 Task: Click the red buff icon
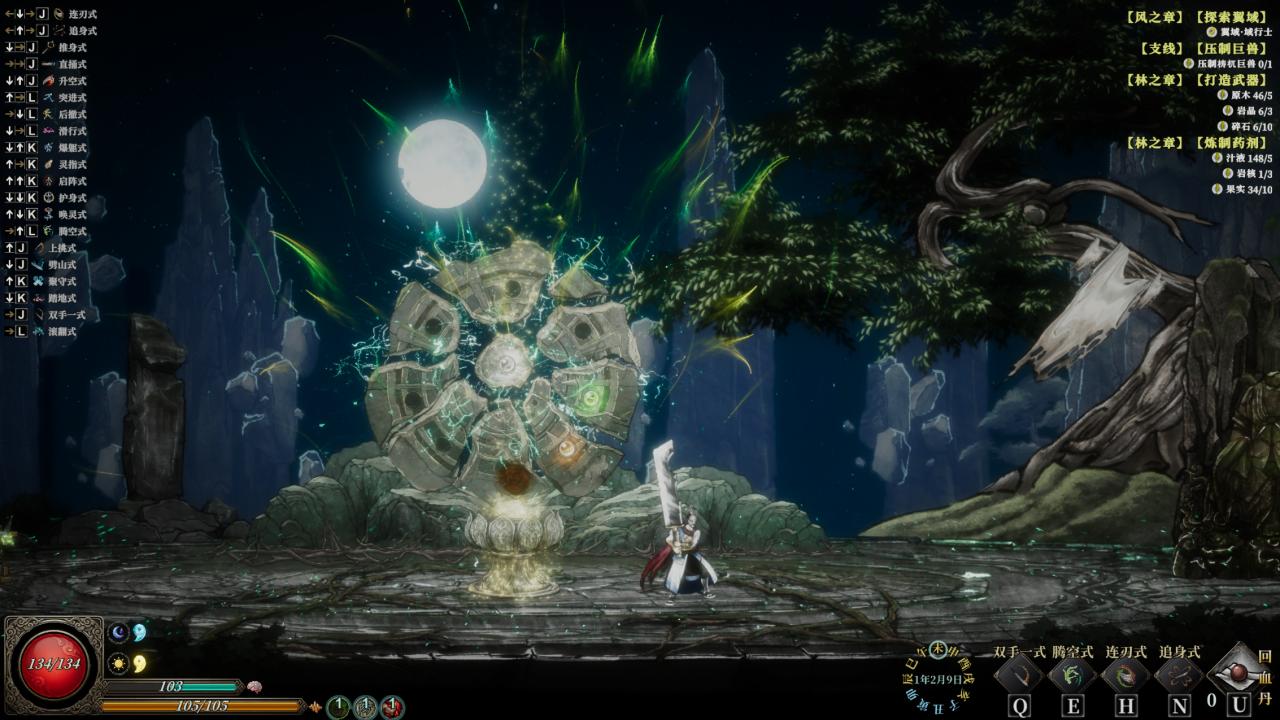click(392, 707)
